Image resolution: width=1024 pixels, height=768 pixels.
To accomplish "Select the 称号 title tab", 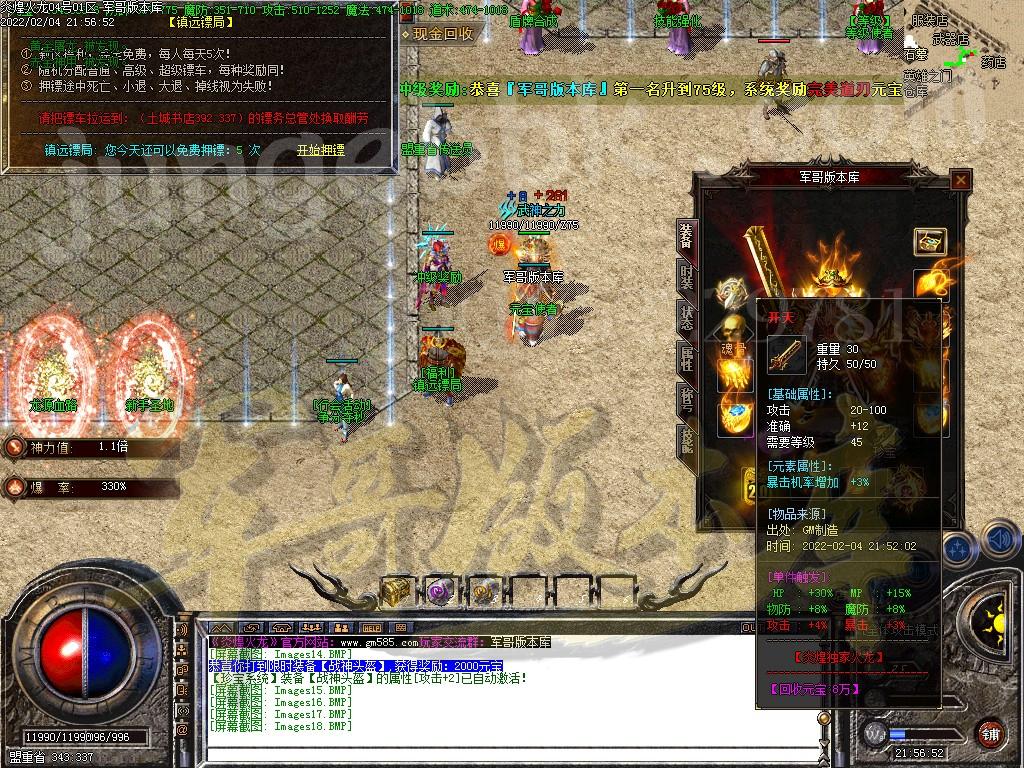I will pos(686,398).
